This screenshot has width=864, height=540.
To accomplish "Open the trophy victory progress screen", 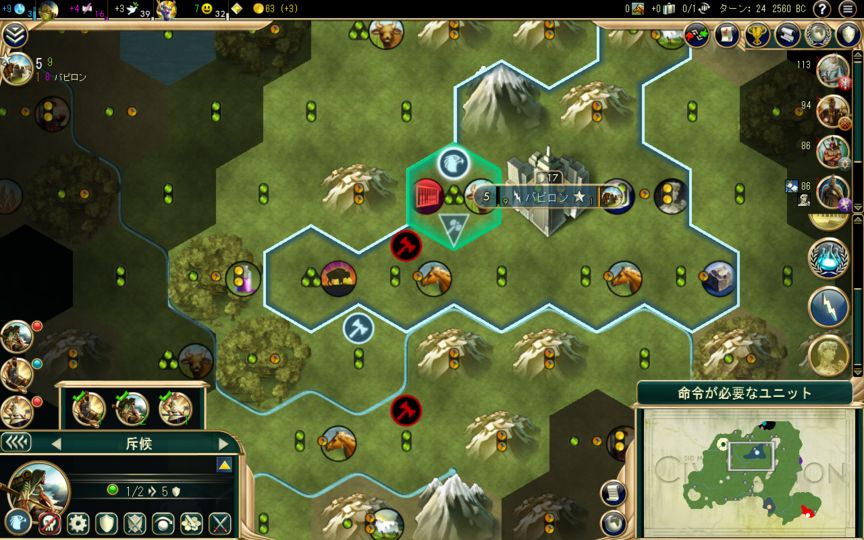I will click(x=757, y=35).
